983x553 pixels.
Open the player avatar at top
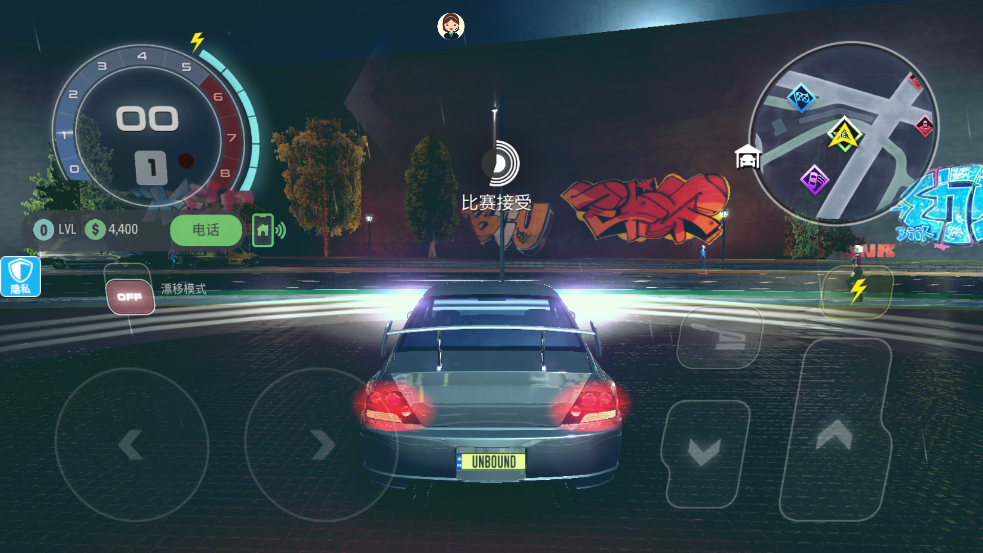pos(451,26)
